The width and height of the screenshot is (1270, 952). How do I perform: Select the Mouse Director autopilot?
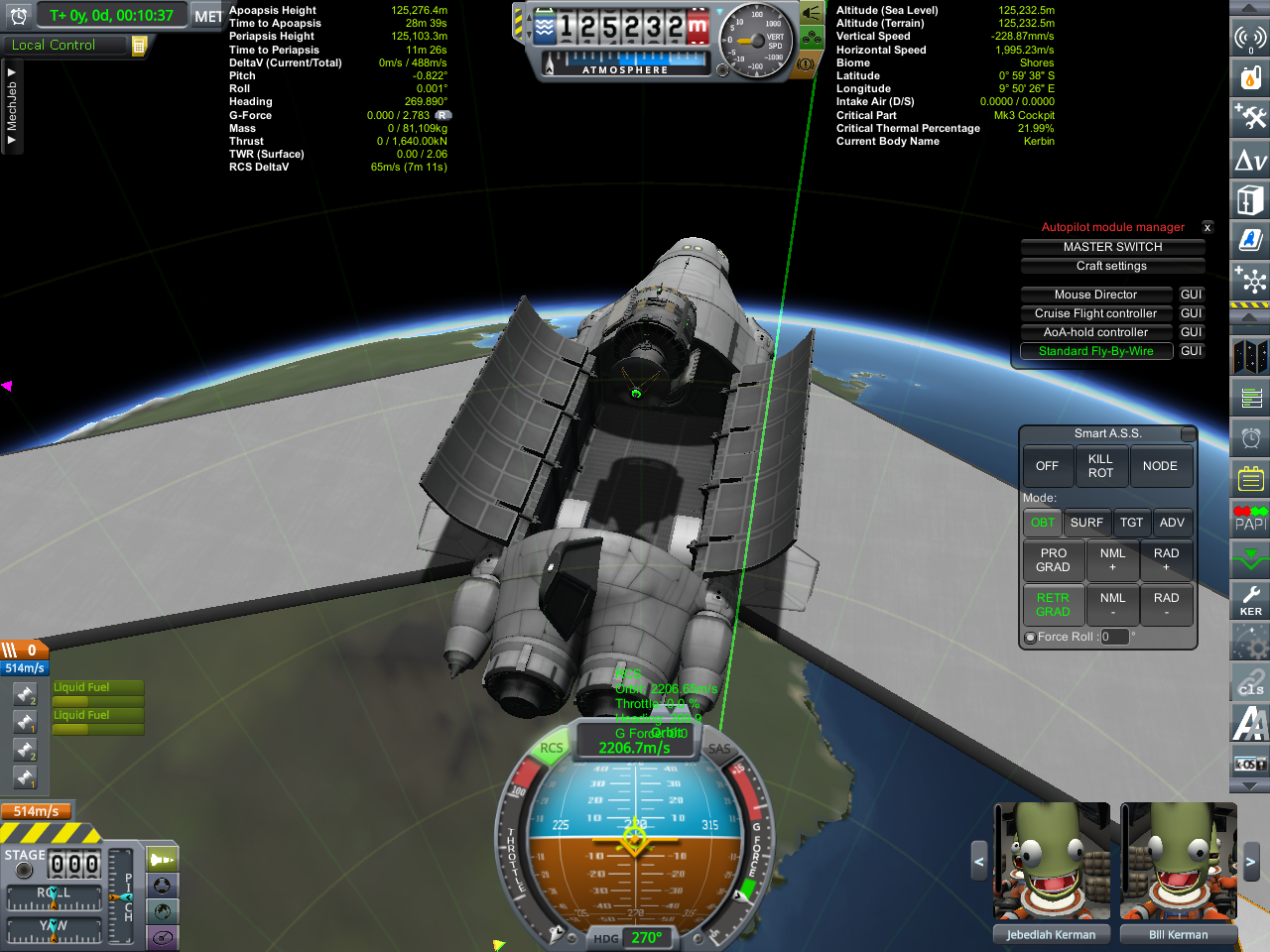tap(1095, 295)
